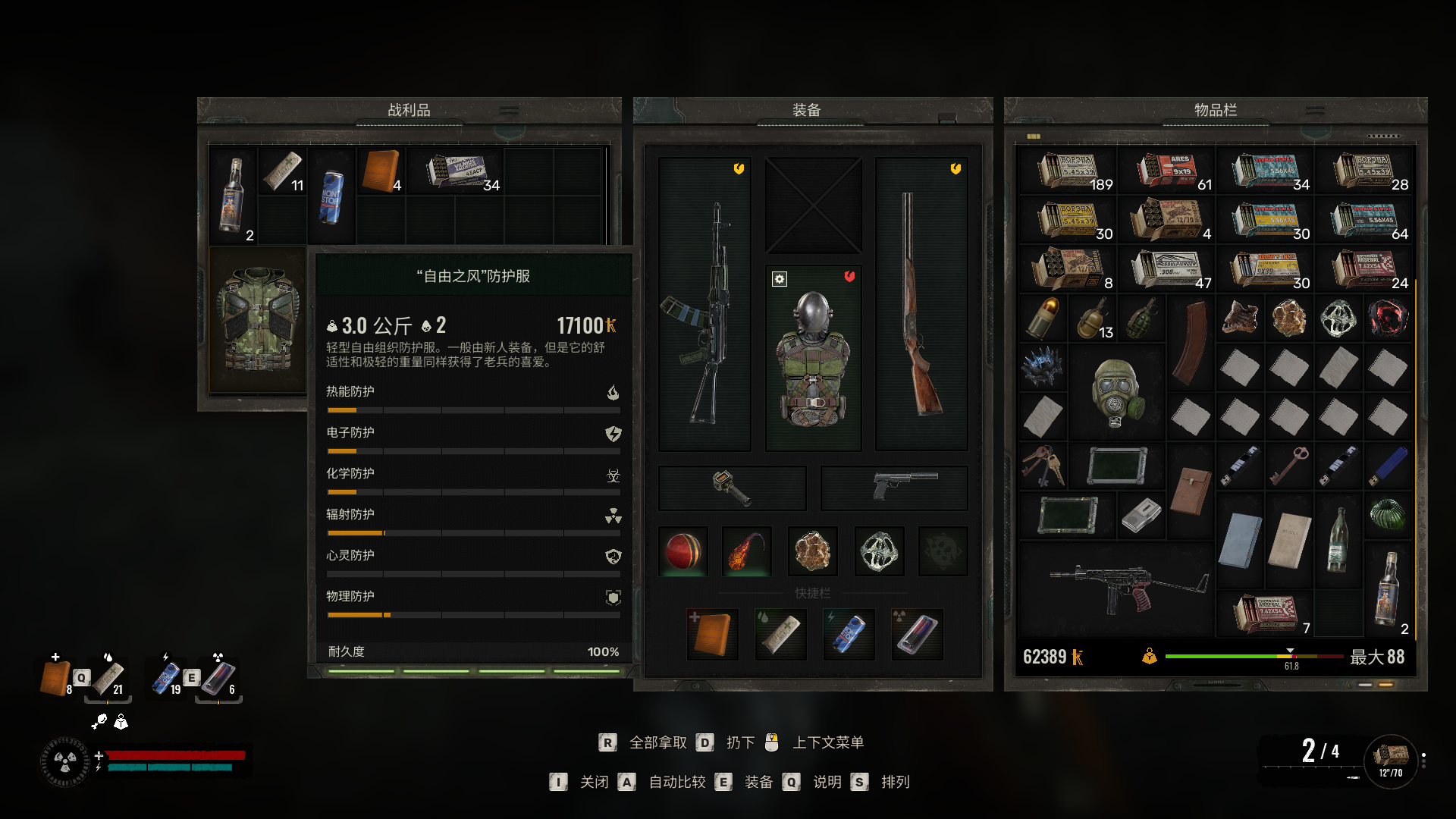Choose the equipped shotgun weapon slot

tap(921, 305)
